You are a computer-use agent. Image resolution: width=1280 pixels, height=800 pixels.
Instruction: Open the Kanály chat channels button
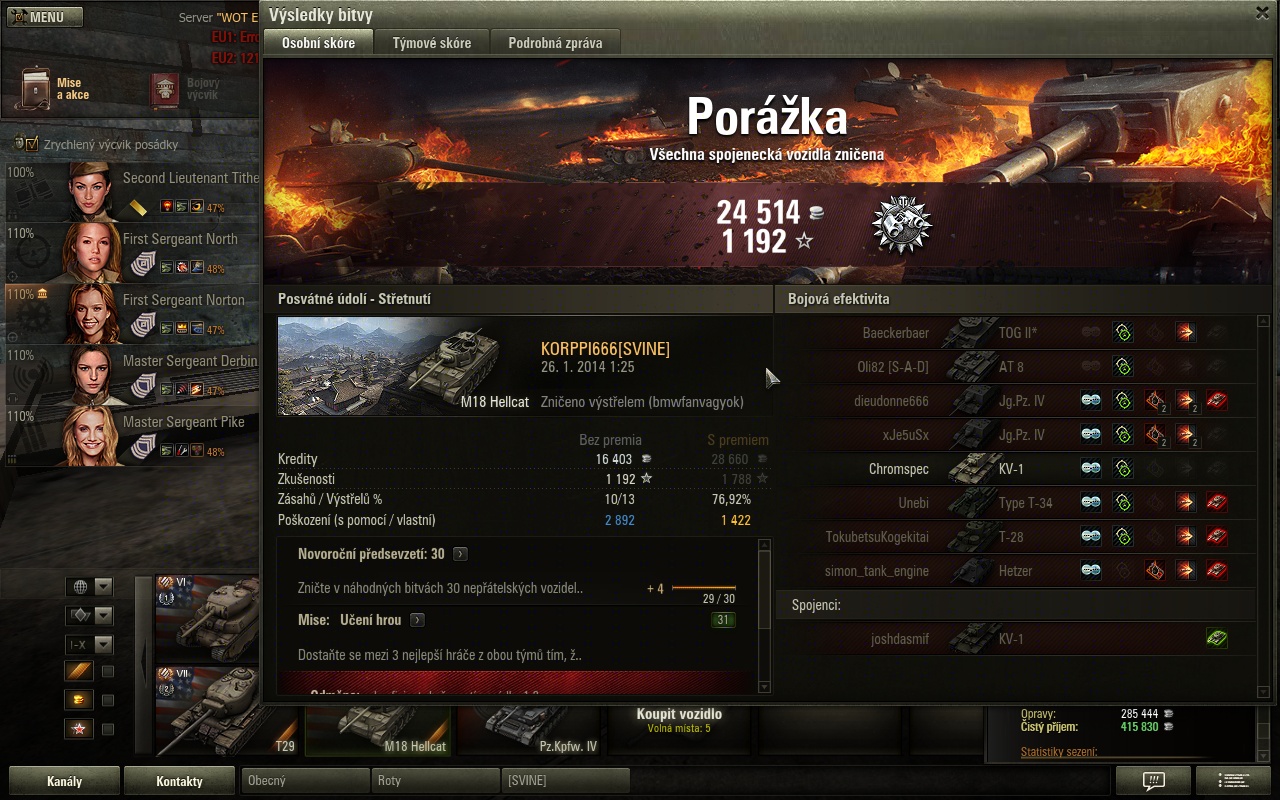(x=65, y=781)
